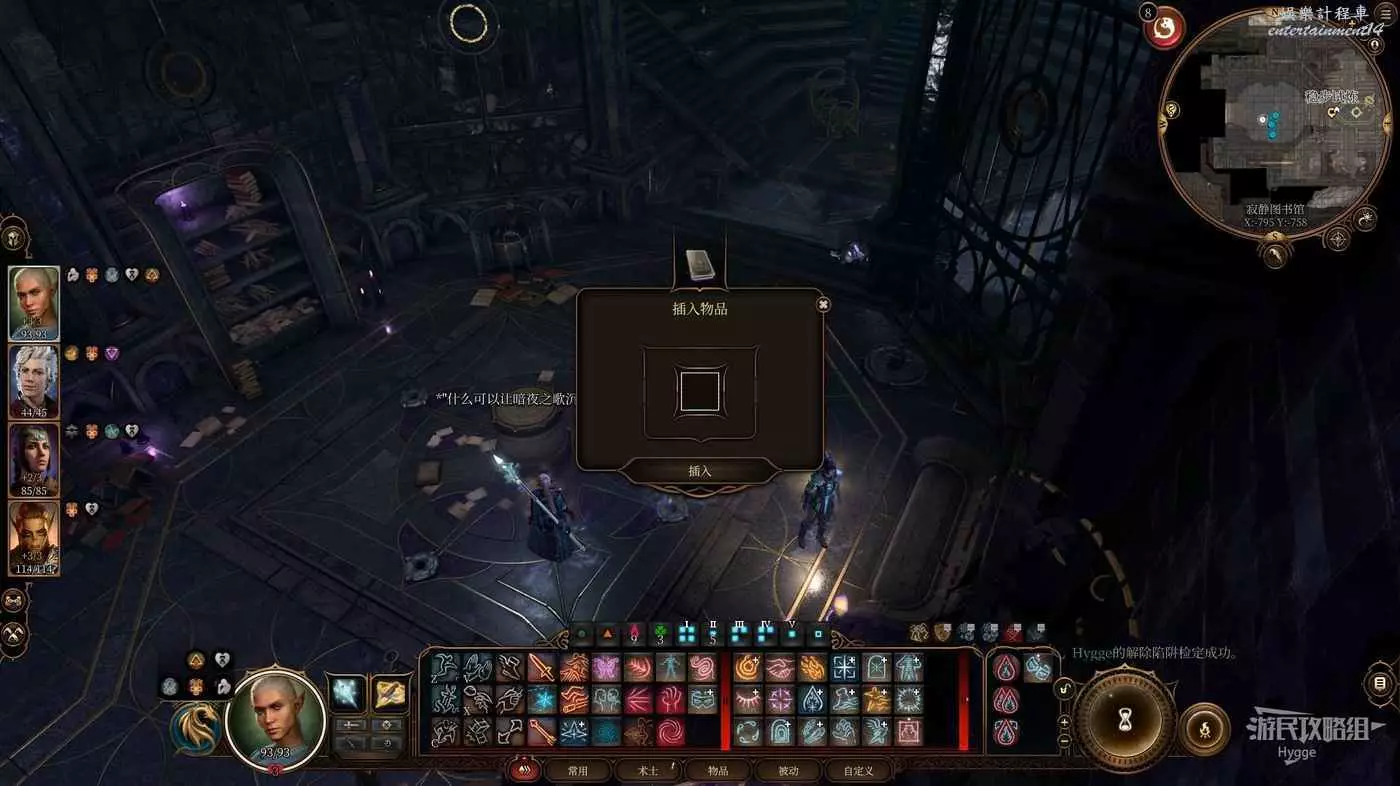Screen dimensions: 1400x786
Task: Cast the blue snowflake spell
Action: (x=542, y=699)
